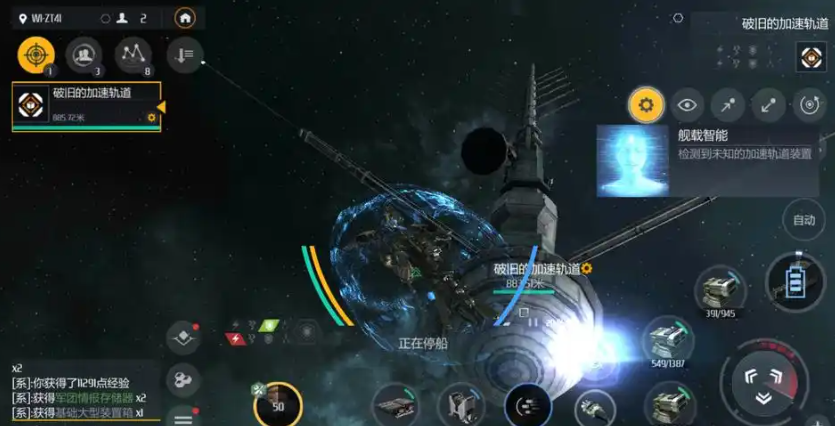Select the 破旧的加速轨道 overview entry

click(86, 106)
